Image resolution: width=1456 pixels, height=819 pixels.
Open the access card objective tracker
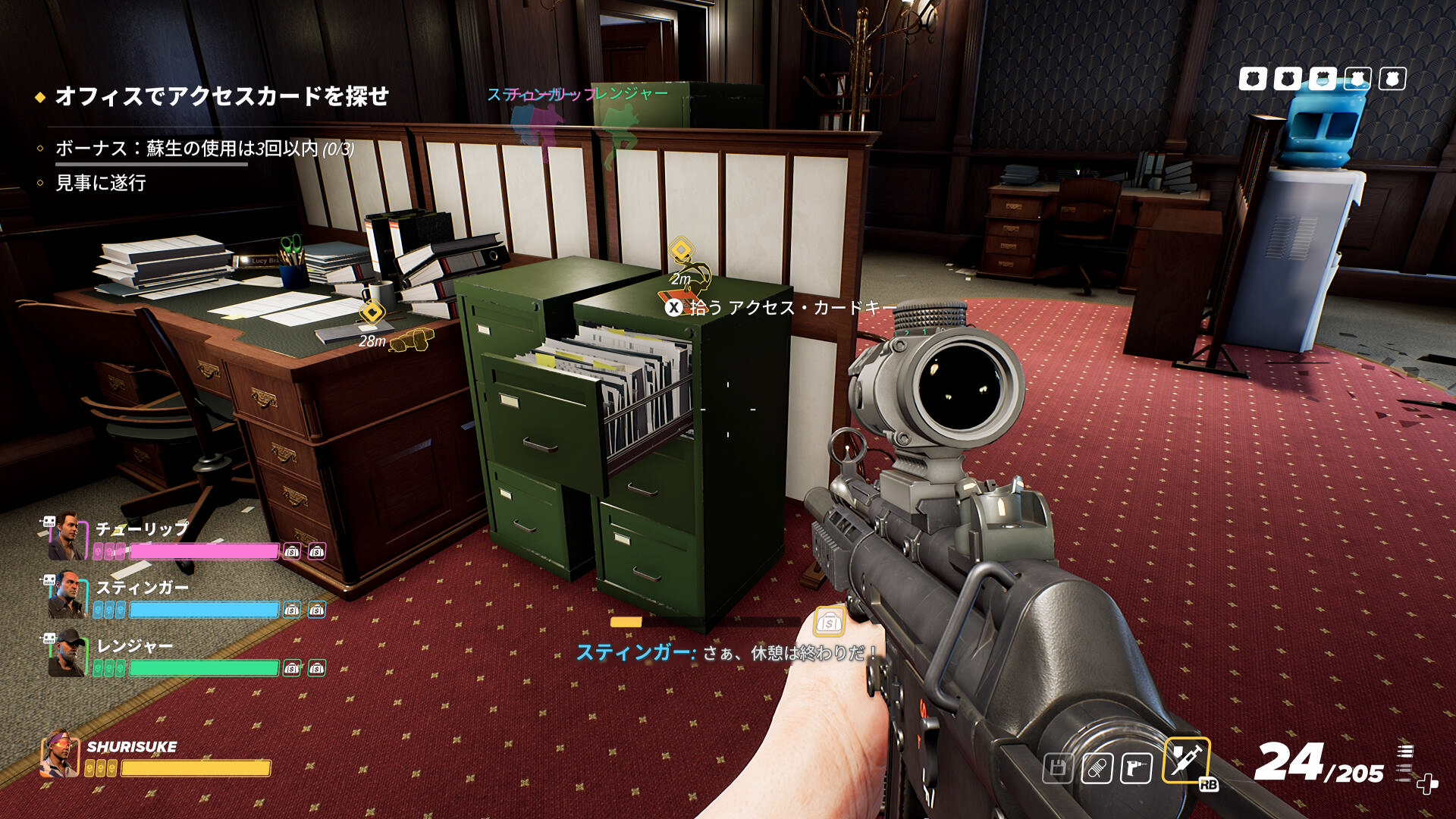point(221,96)
